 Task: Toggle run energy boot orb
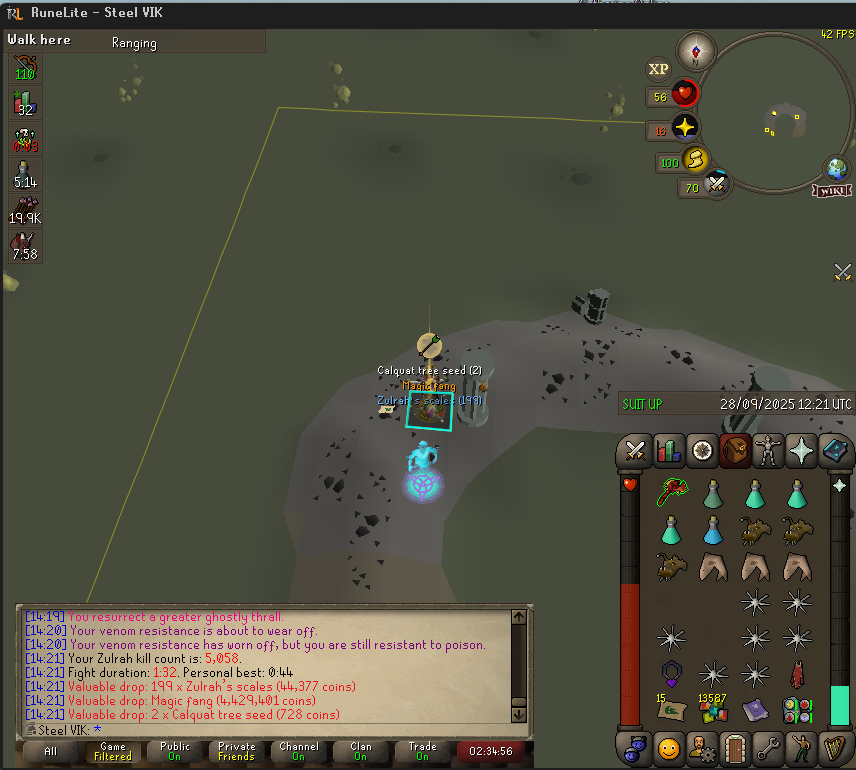(696, 160)
